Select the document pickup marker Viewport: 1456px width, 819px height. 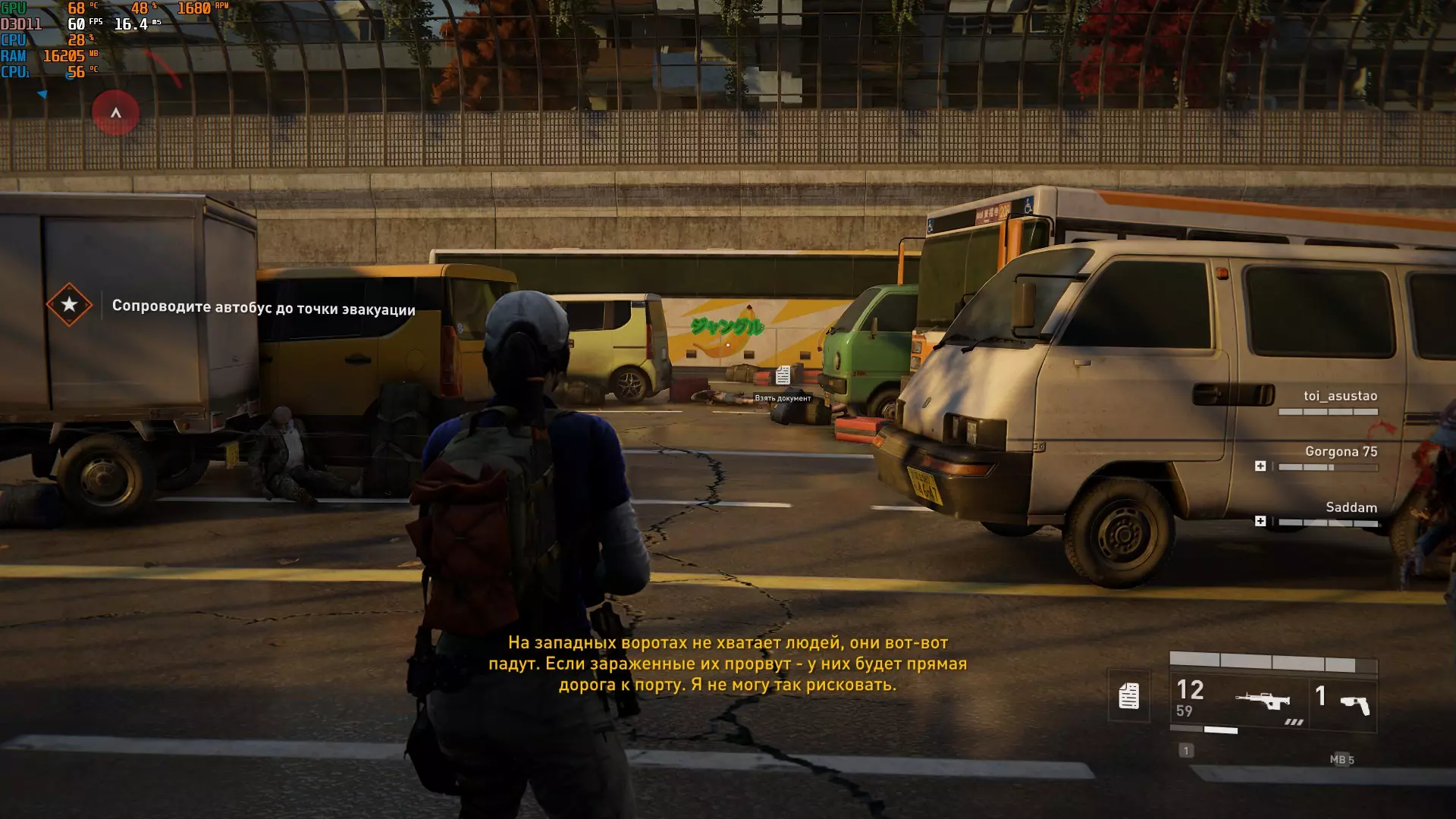coord(783,375)
